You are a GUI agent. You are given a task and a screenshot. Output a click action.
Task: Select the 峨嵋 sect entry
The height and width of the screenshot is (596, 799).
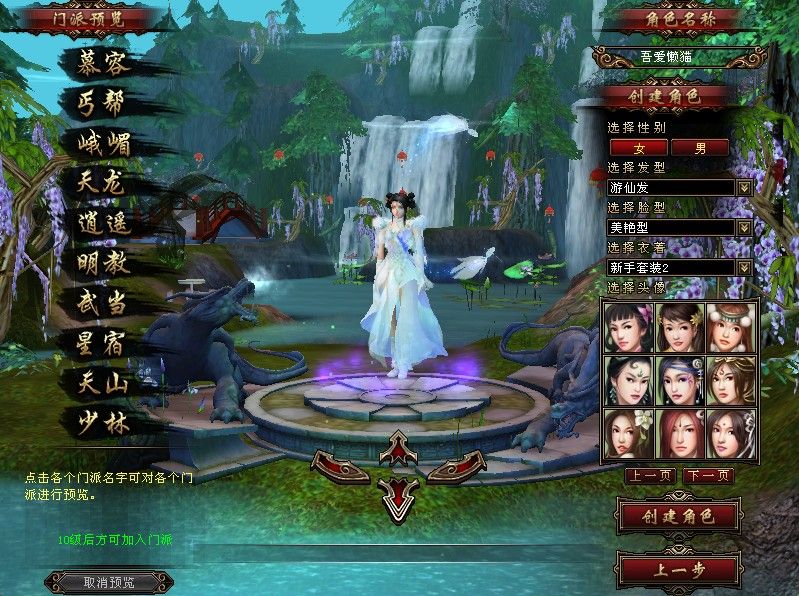pyautogui.click(x=104, y=144)
